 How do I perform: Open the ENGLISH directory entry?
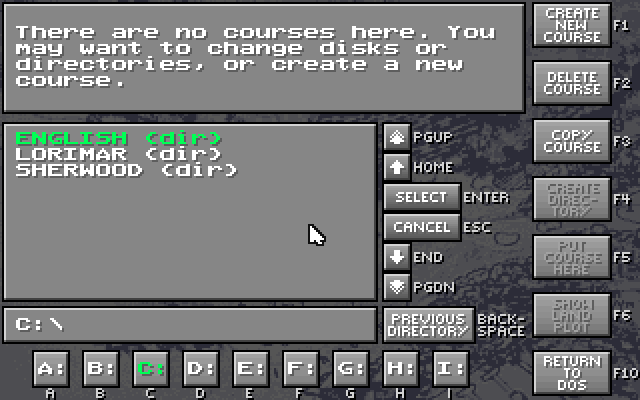click(118, 138)
